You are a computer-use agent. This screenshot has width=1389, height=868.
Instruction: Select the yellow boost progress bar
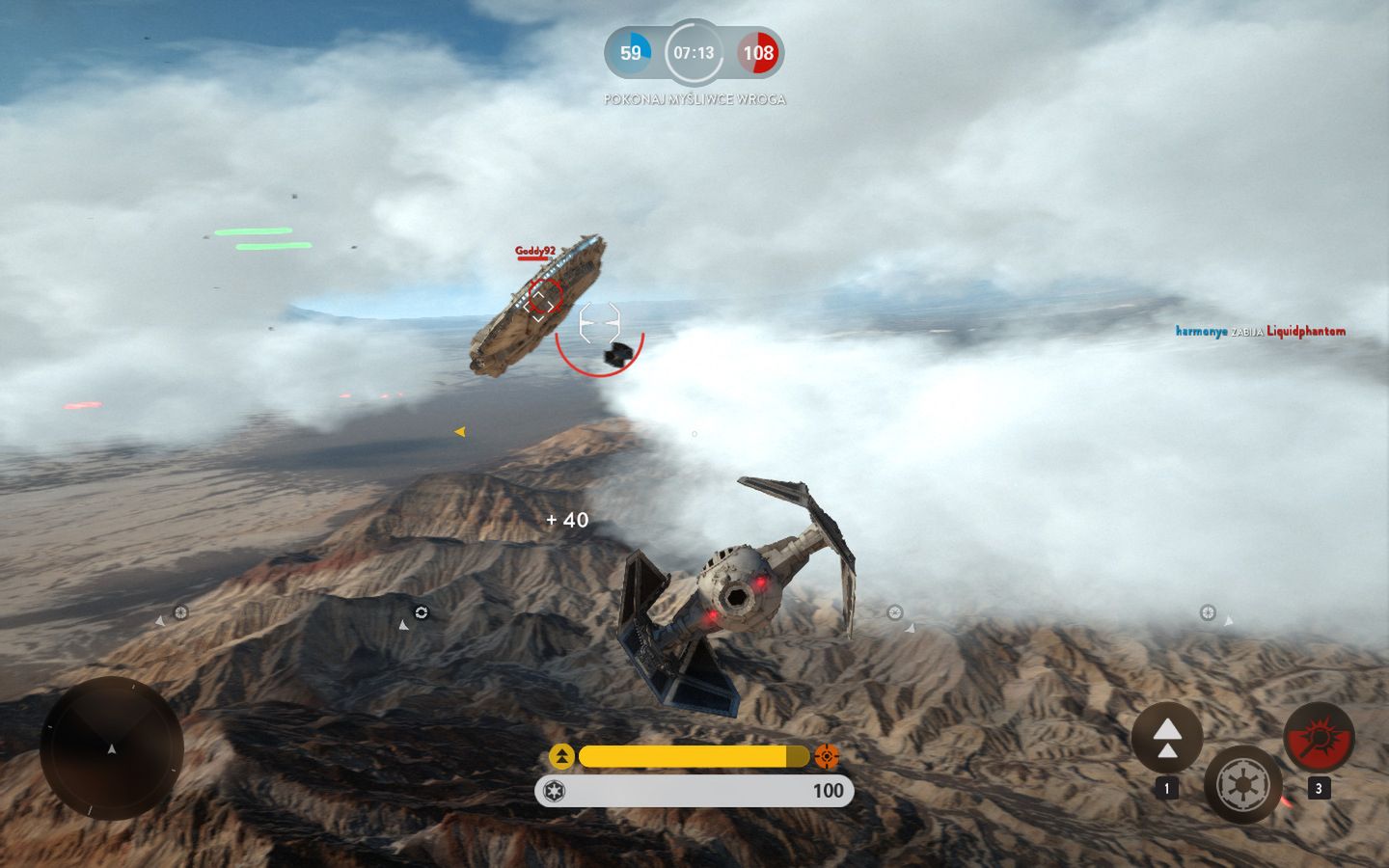(690, 757)
